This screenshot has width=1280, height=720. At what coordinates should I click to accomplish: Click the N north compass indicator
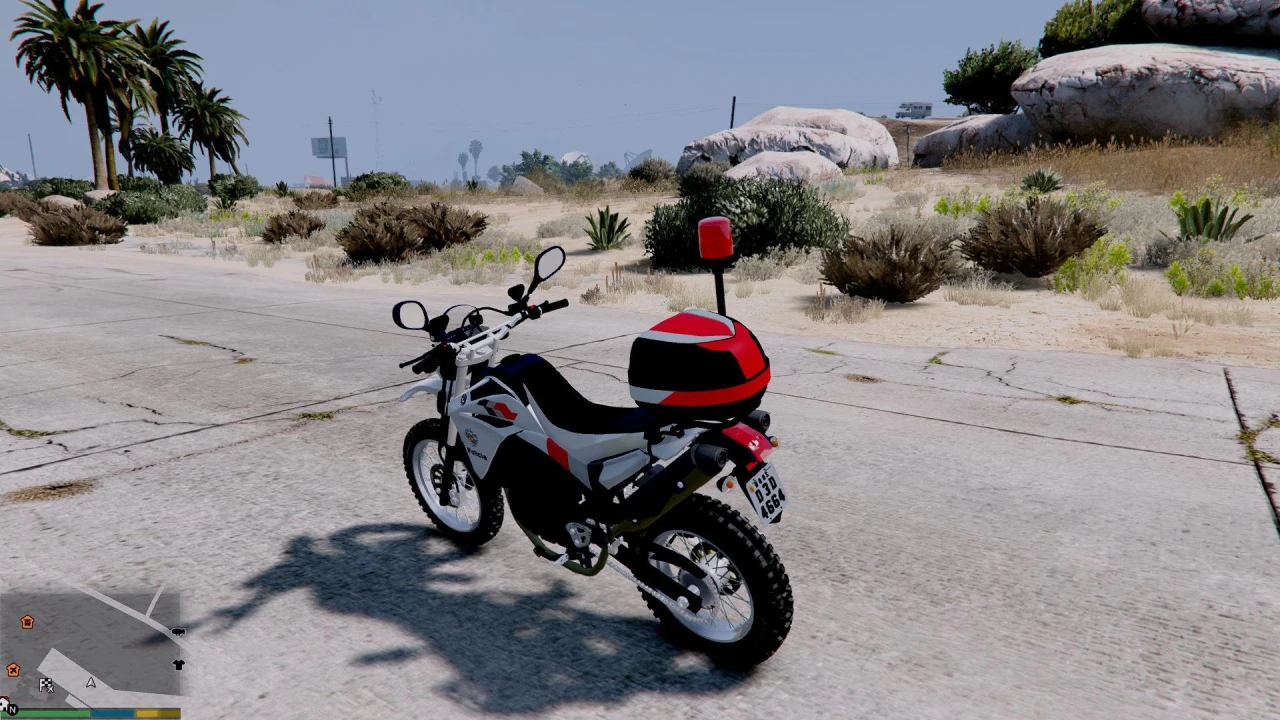[13, 709]
